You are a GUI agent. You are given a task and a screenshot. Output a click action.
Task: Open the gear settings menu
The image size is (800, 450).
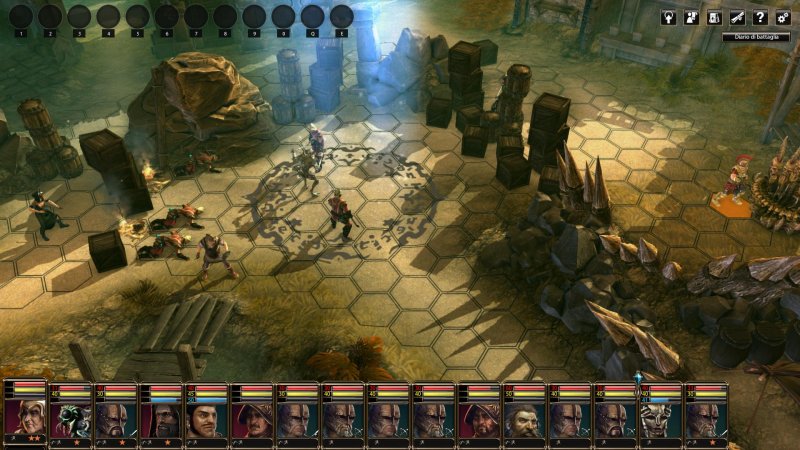pos(782,17)
